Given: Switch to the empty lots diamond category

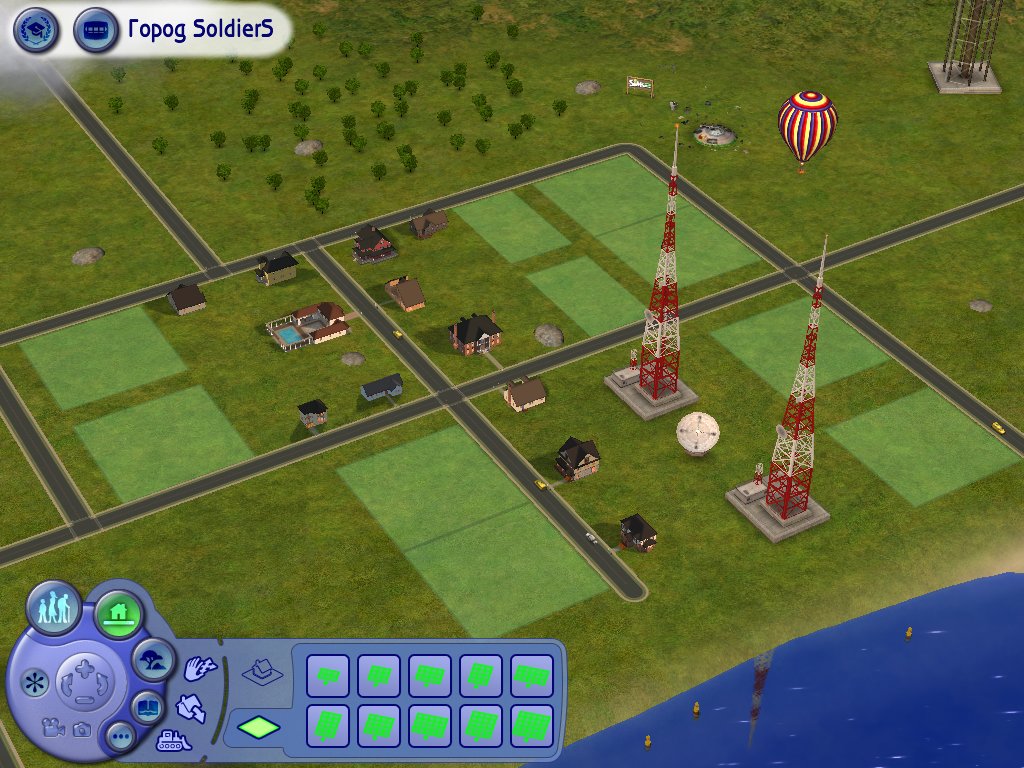Looking at the screenshot, I should [x=257, y=727].
